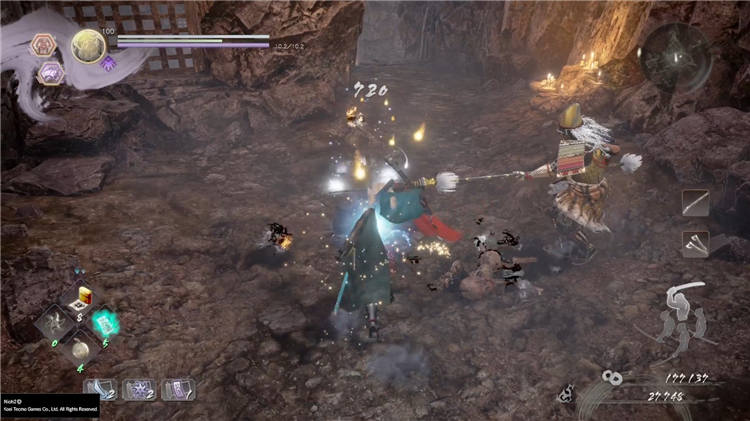Switch to the upper melee weapon slot

coord(695,203)
